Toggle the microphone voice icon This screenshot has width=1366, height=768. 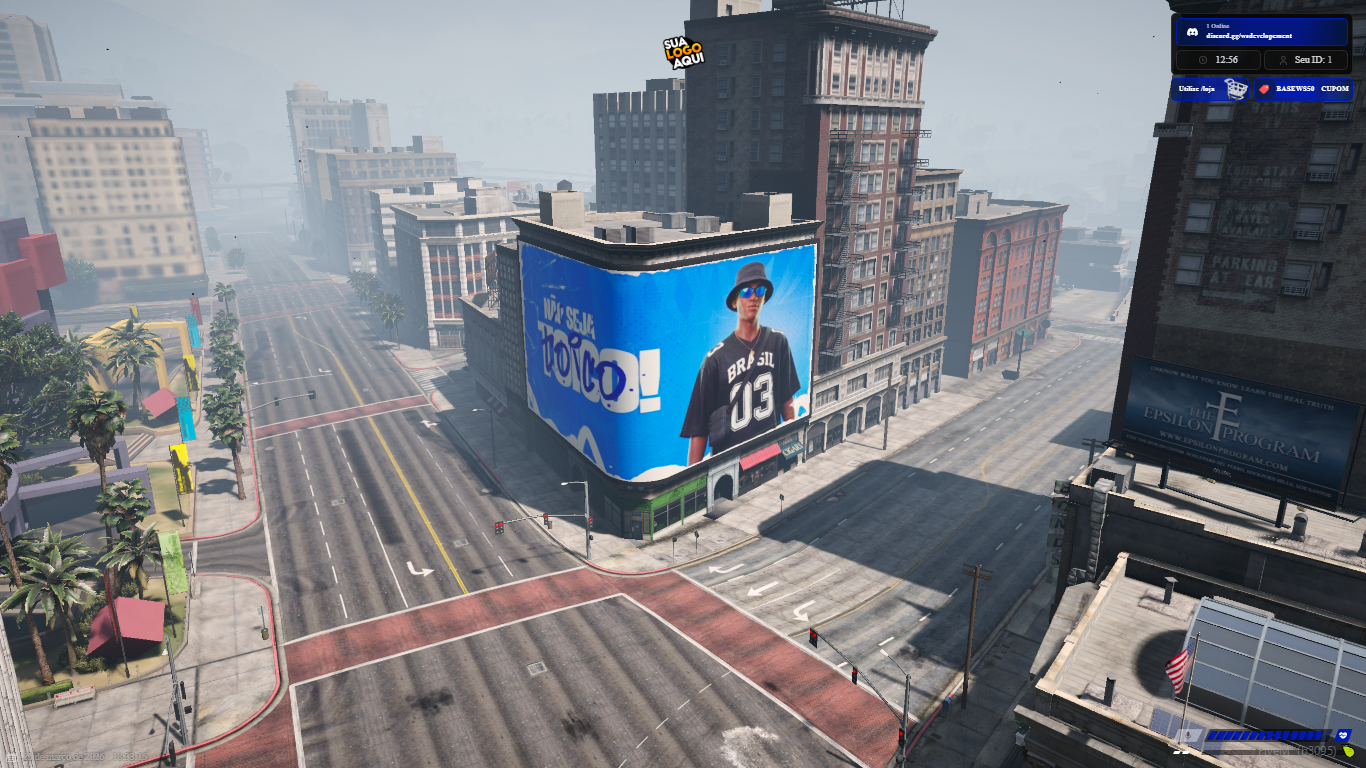[x=1188, y=735]
